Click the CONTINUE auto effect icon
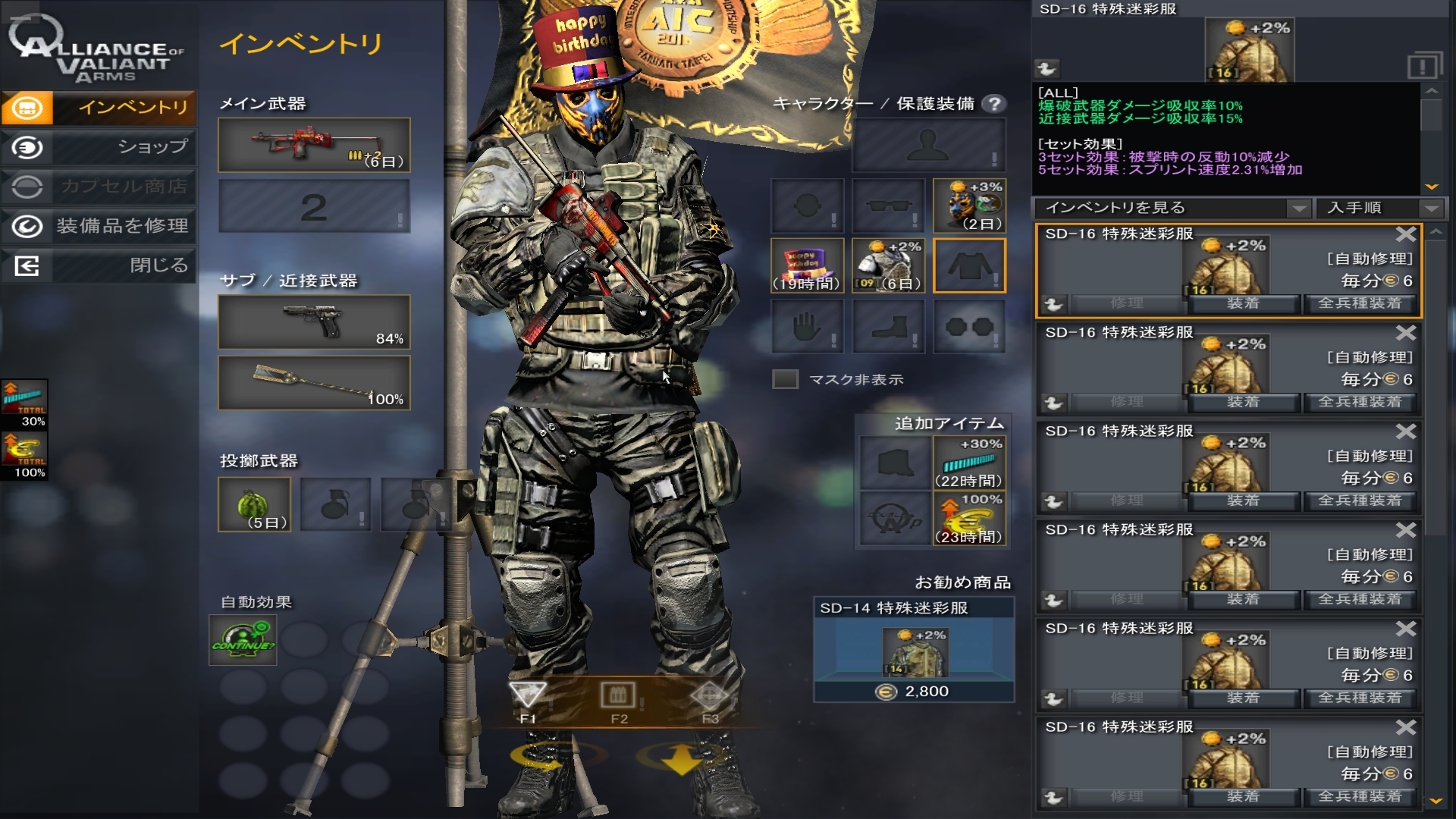The width and height of the screenshot is (1456, 819). tap(243, 639)
